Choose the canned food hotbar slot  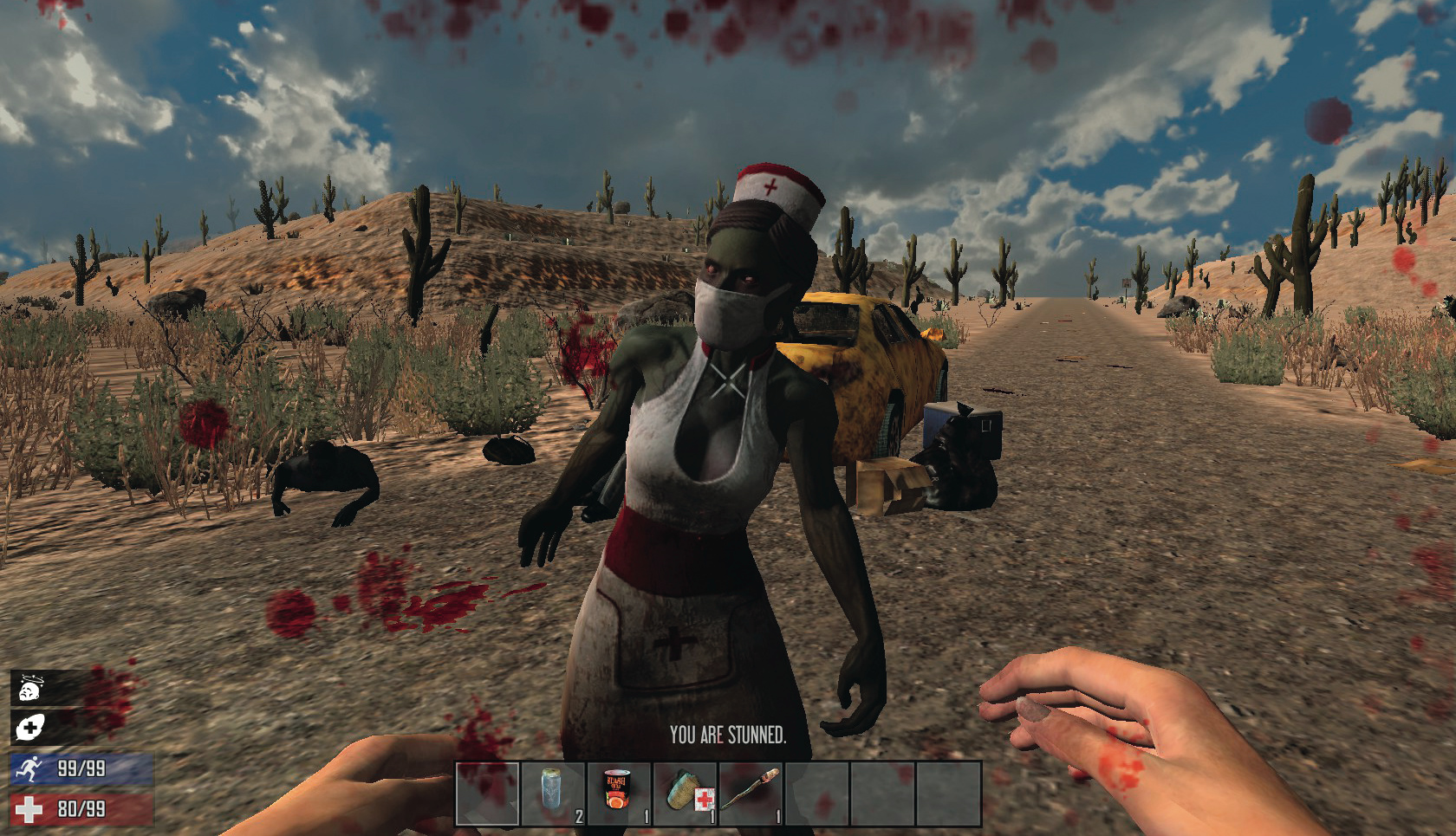[x=619, y=793]
